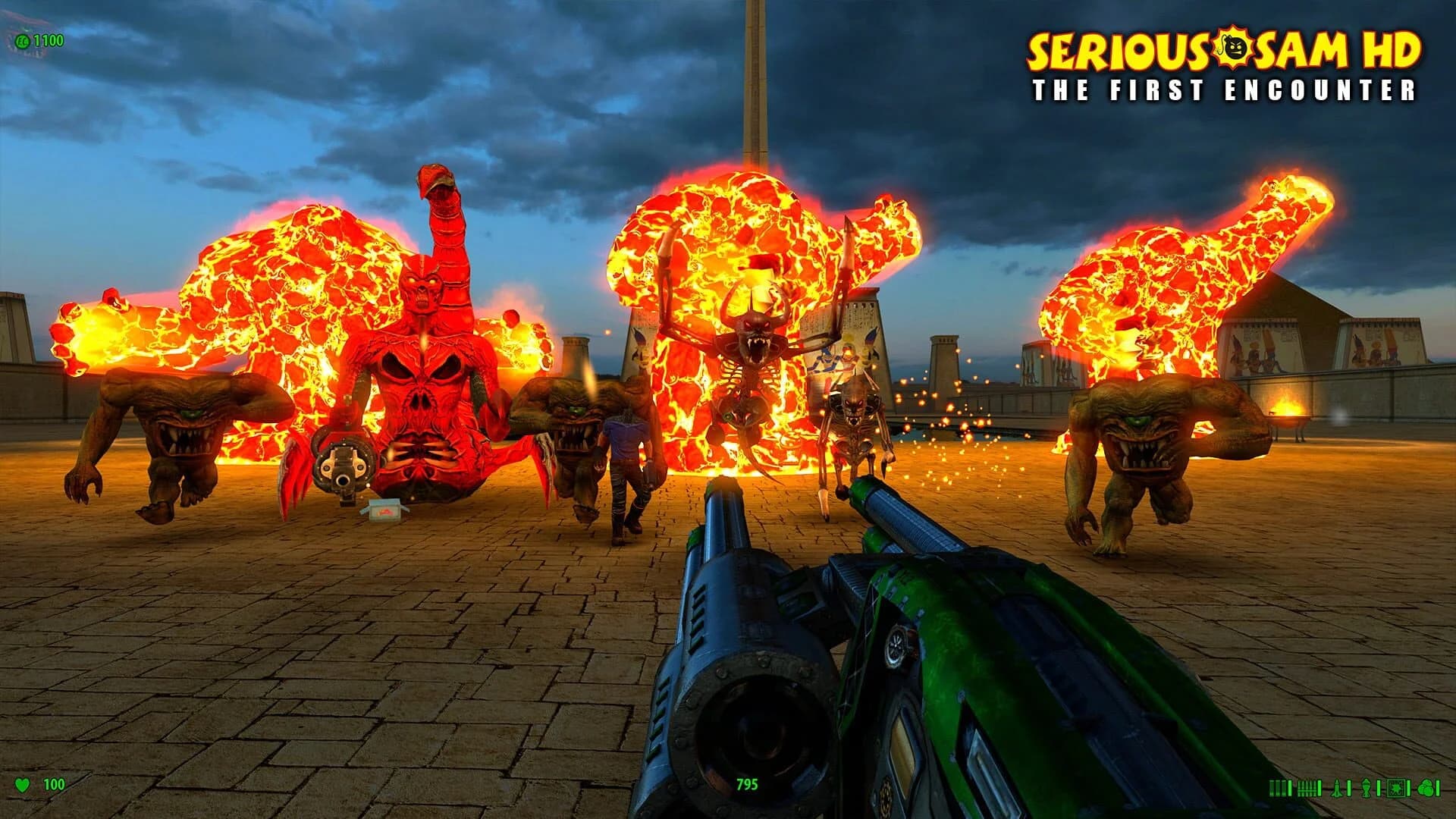The image size is (1456, 819).
Task: Click the rocket ammo icon in the status bar
Action: pos(1336,789)
